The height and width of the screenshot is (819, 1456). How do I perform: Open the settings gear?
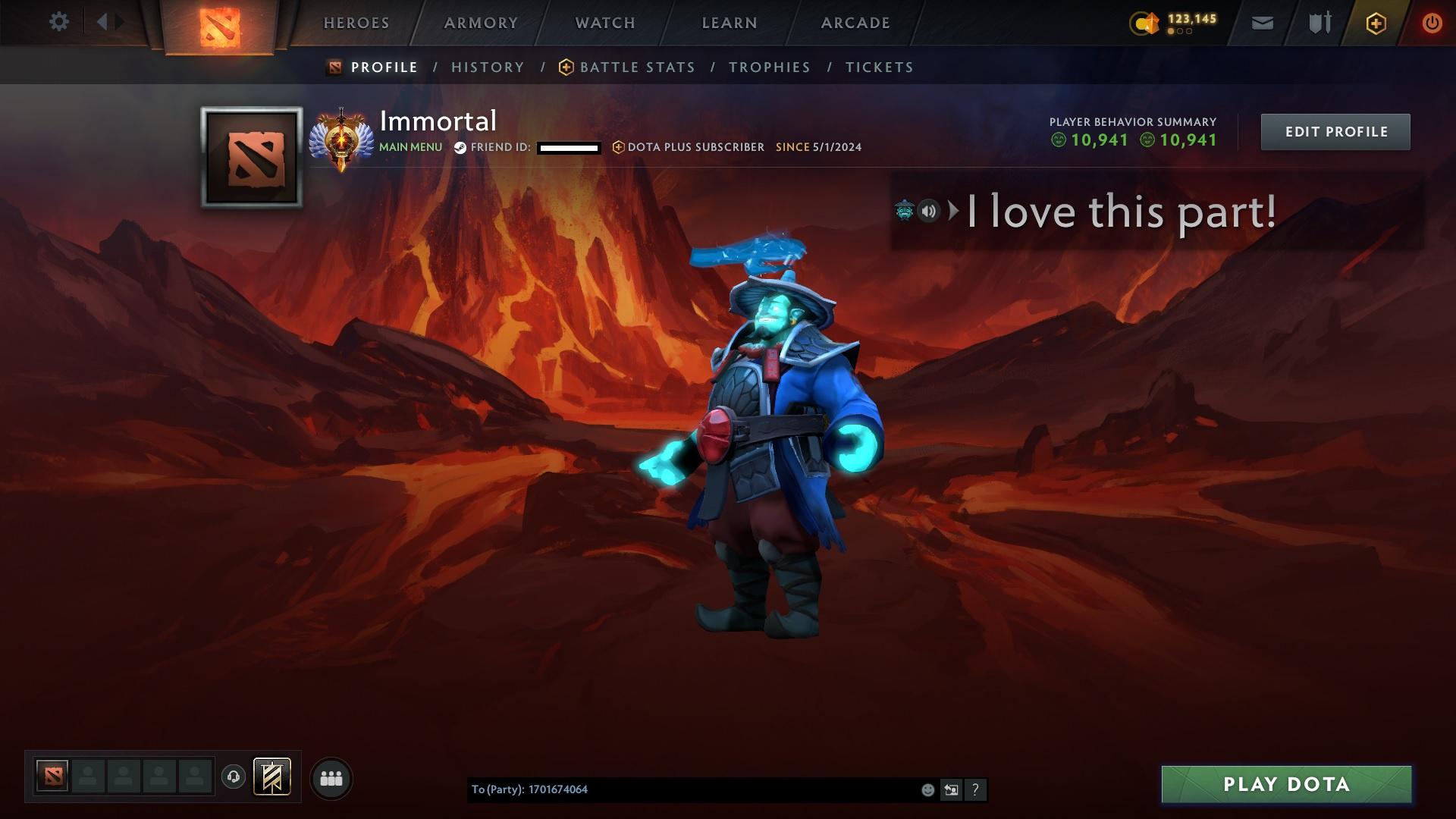pos(59,22)
